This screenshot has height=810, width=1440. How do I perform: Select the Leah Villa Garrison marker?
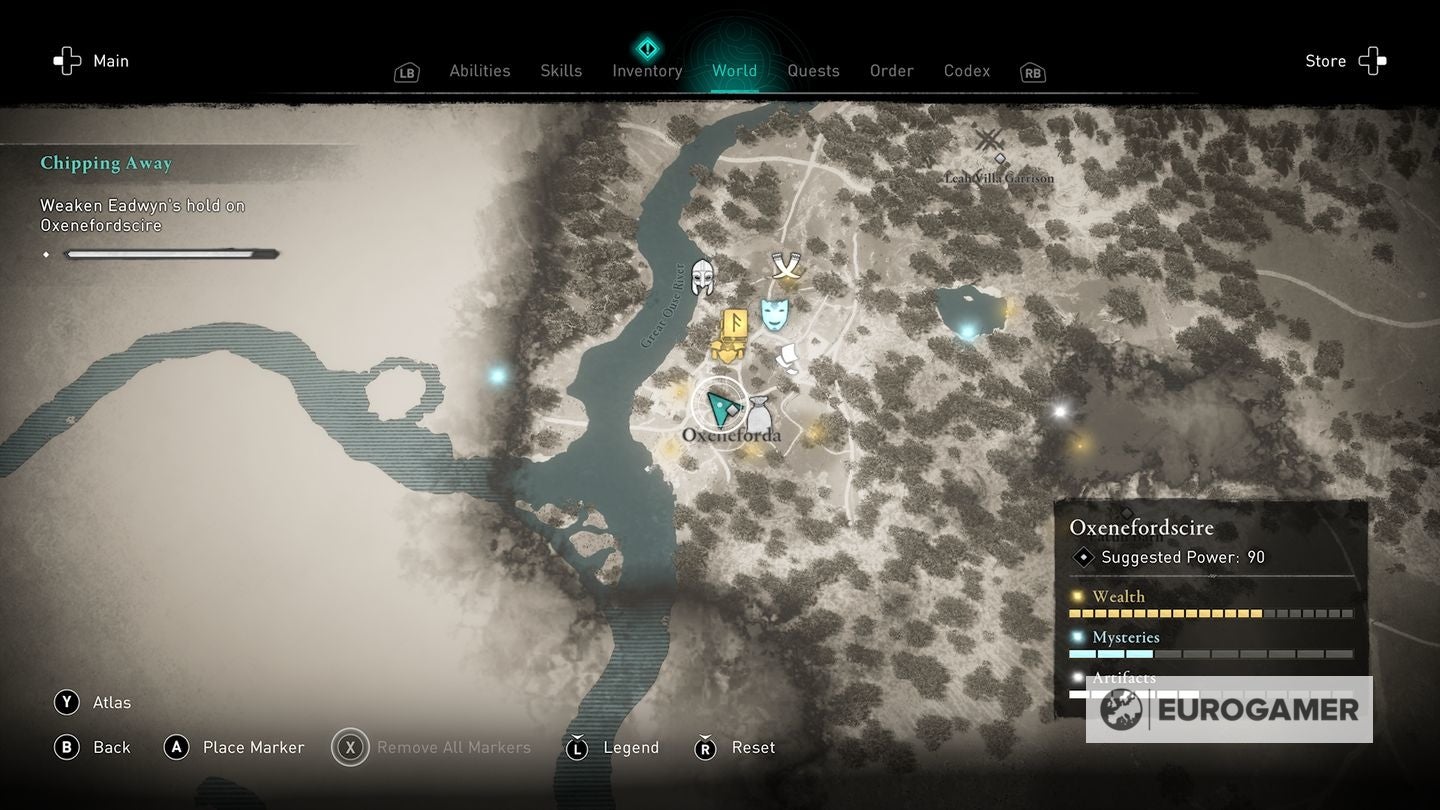pos(990,141)
